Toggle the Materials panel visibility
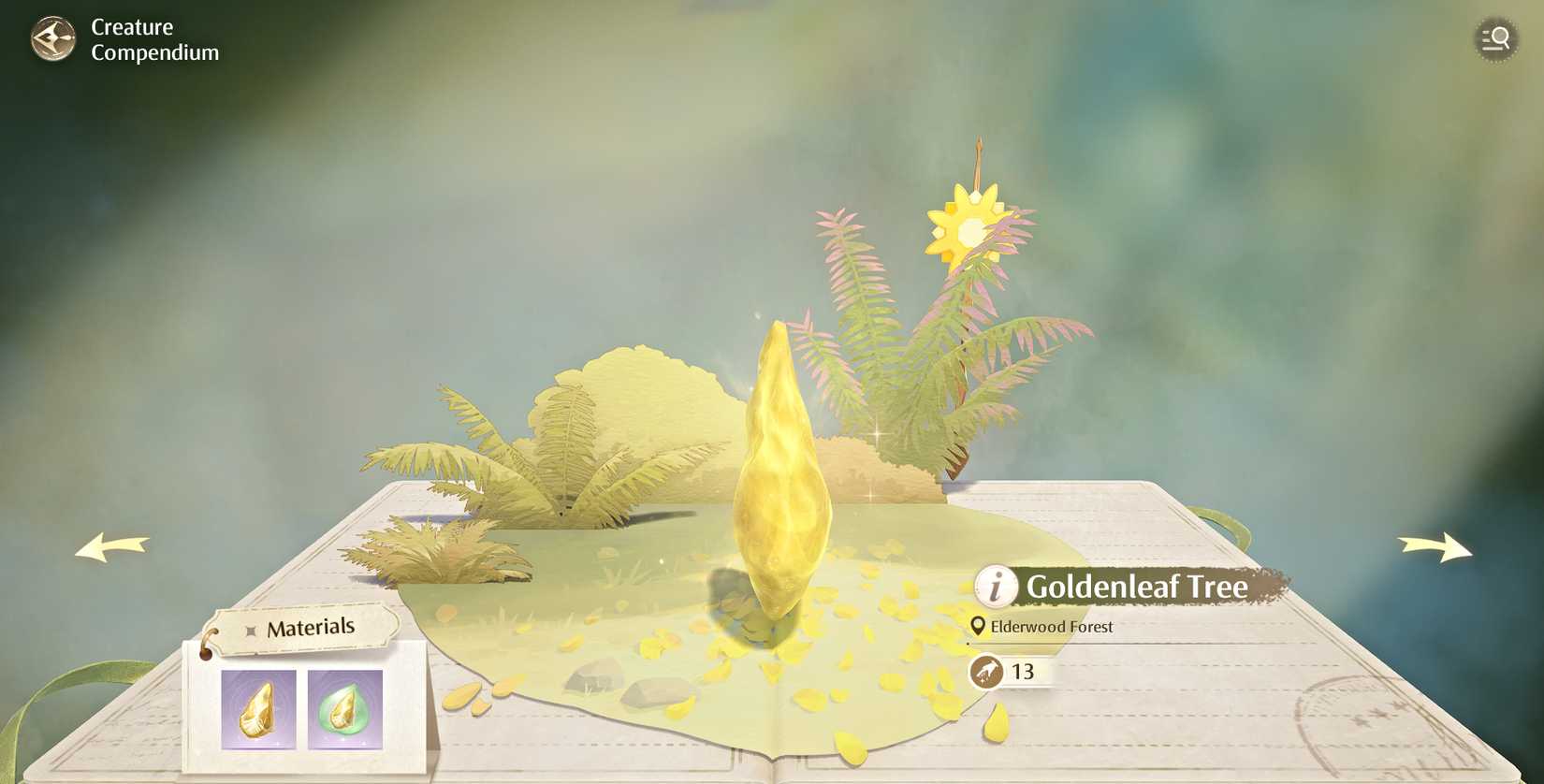 (310, 627)
